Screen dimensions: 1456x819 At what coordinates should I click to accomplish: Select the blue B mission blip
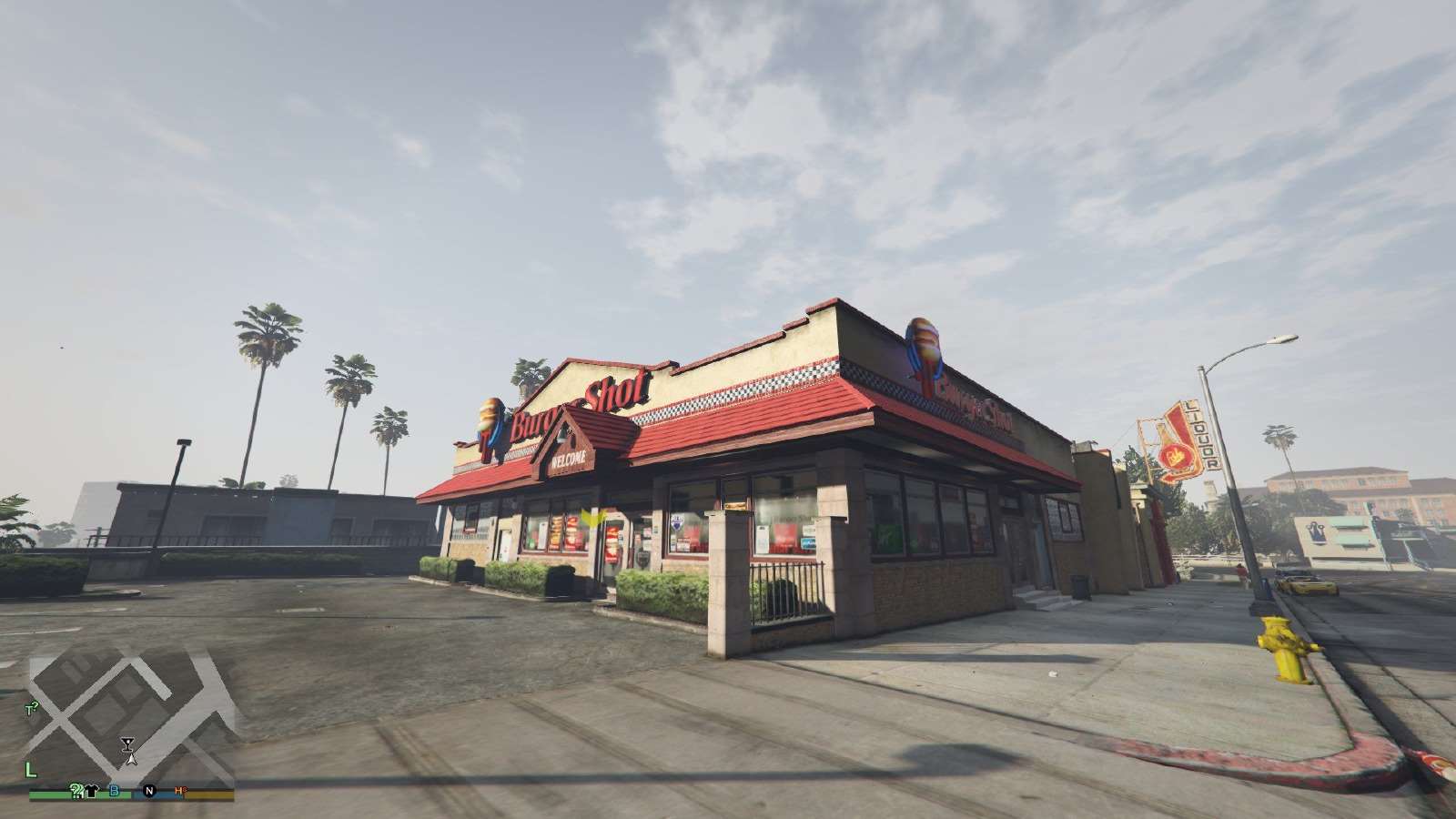tap(115, 791)
